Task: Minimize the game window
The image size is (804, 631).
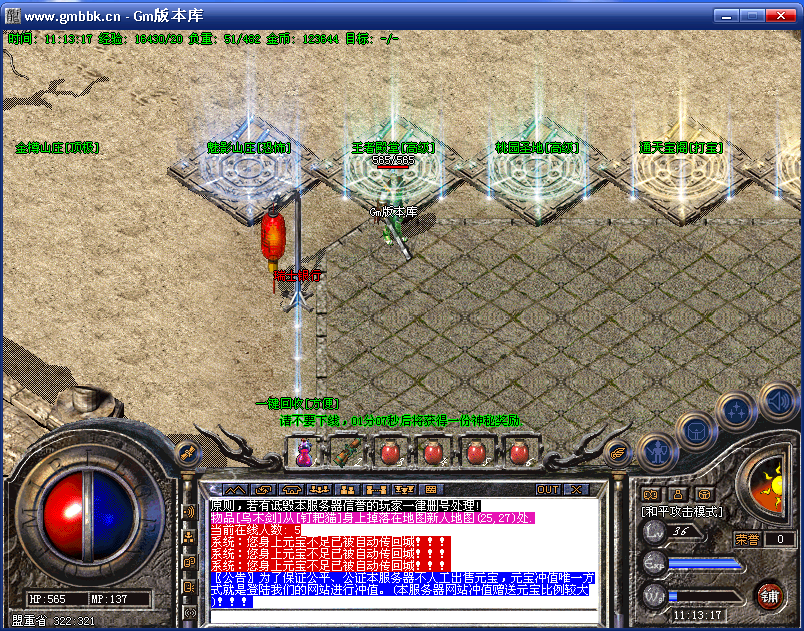Action: 726,16
